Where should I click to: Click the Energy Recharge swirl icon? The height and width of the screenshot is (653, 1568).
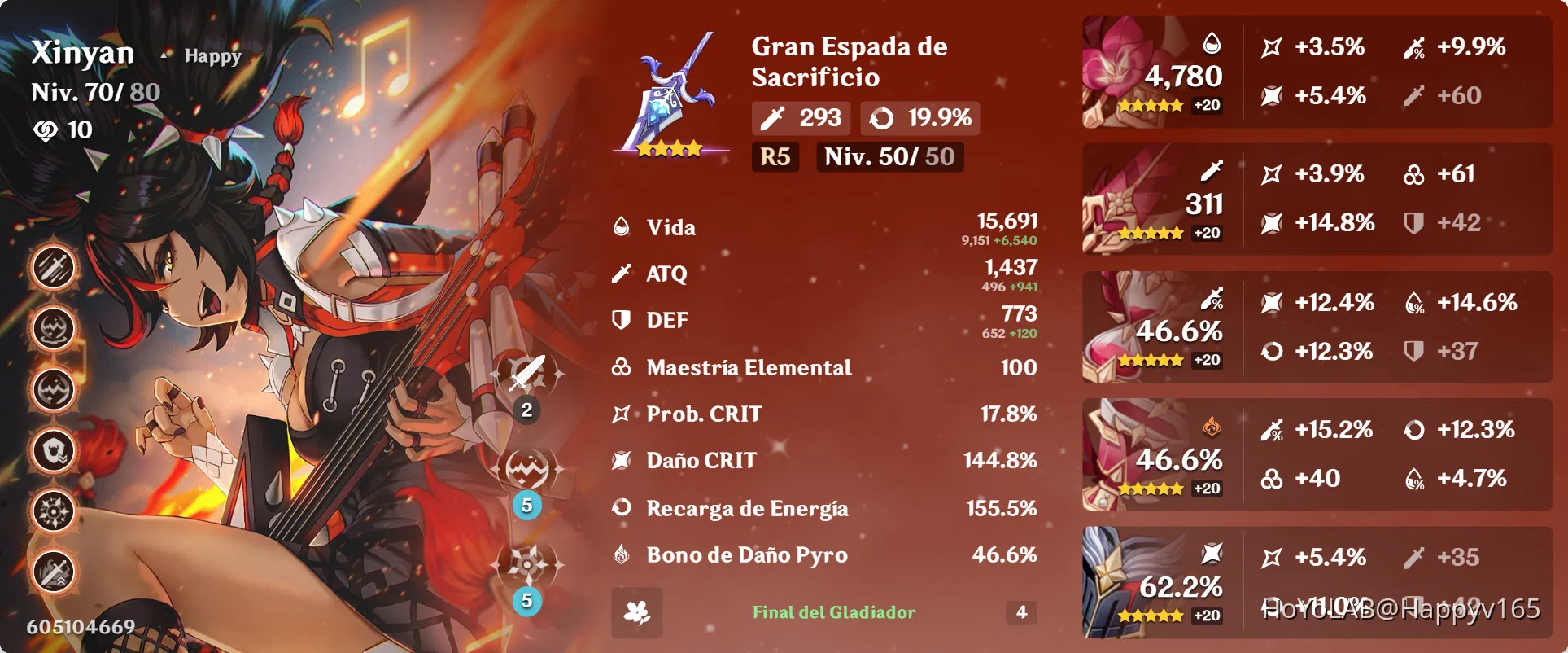(x=622, y=508)
